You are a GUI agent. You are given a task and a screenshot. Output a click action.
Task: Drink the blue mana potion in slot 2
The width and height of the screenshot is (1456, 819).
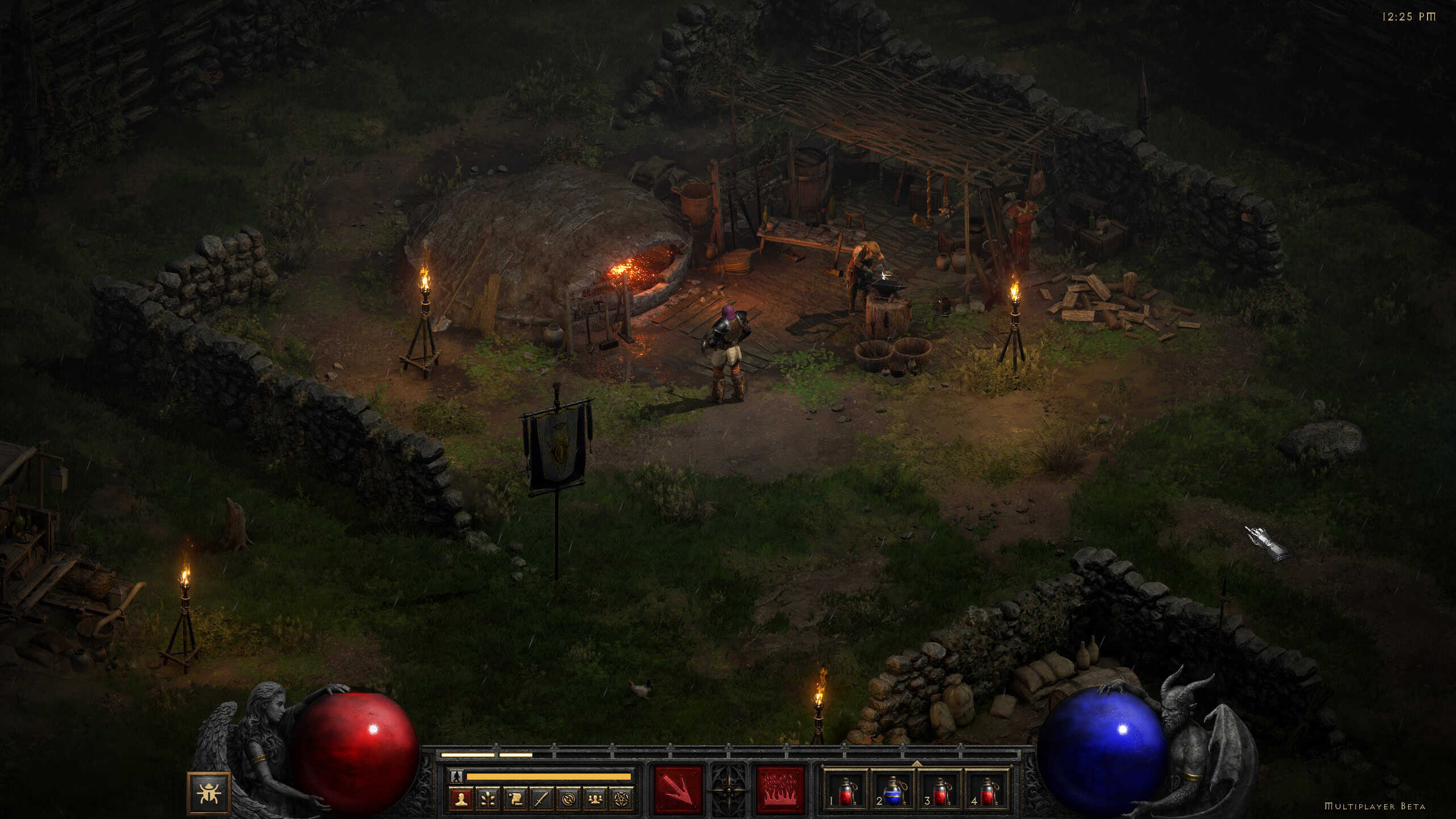[x=893, y=792]
